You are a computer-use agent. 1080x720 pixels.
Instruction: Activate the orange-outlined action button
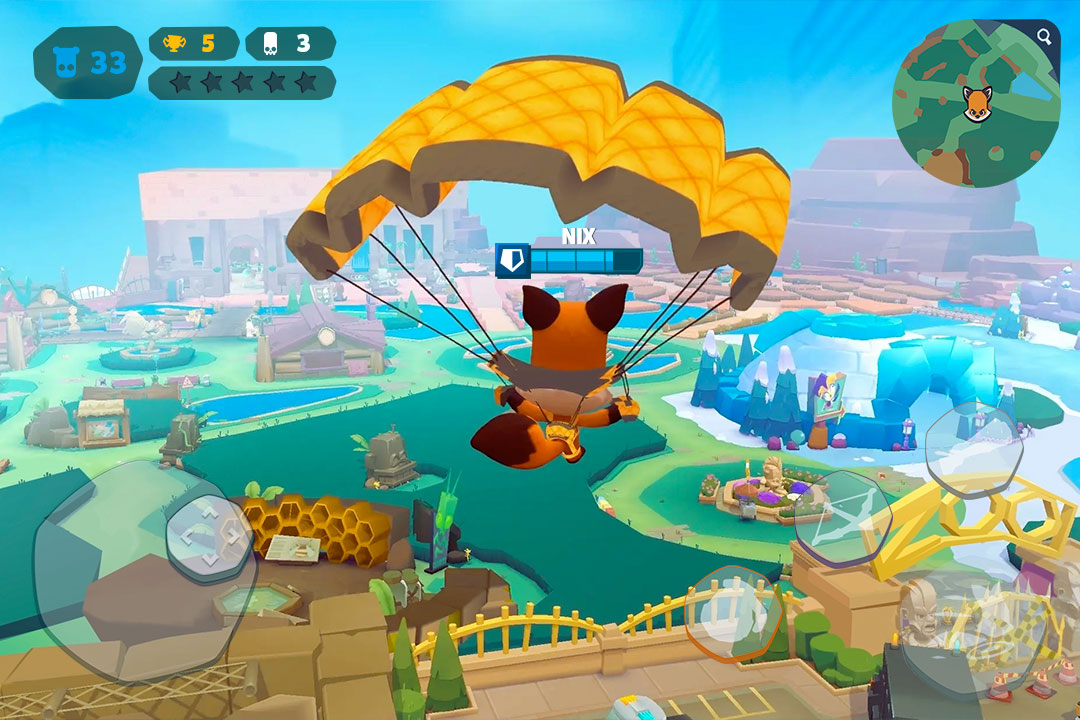click(733, 614)
